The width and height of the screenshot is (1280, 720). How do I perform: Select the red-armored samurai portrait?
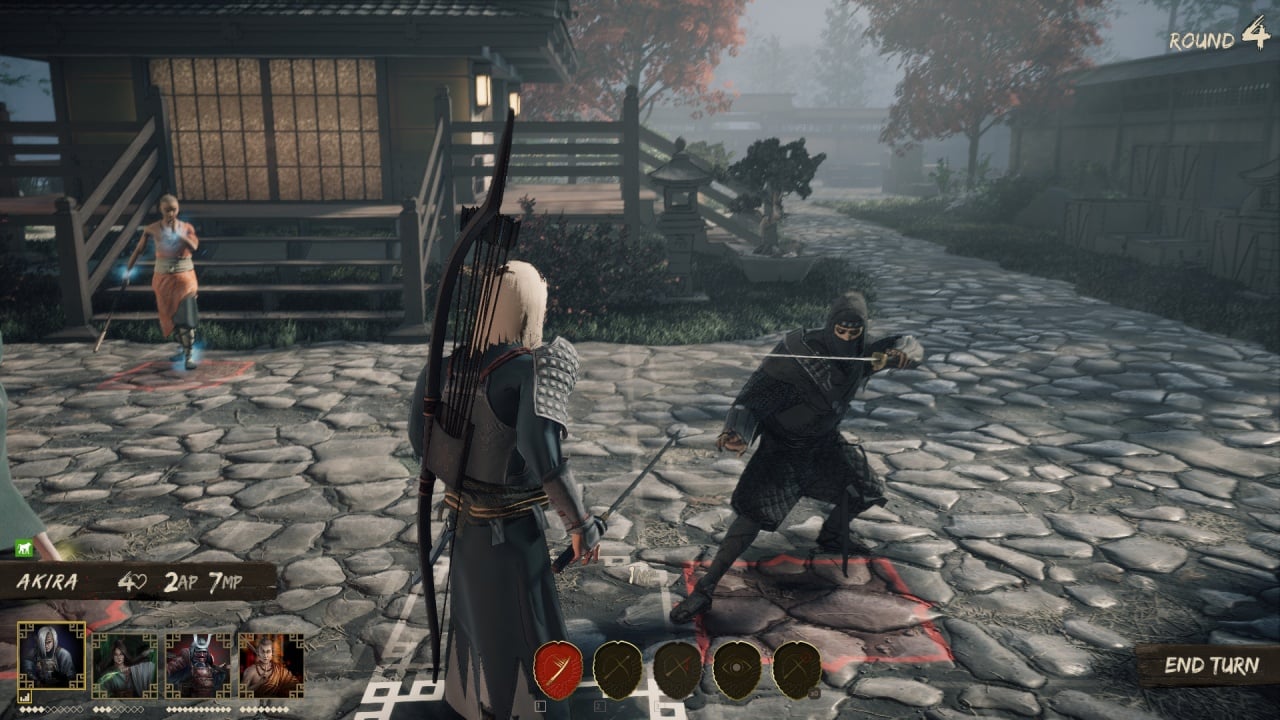point(198,664)
